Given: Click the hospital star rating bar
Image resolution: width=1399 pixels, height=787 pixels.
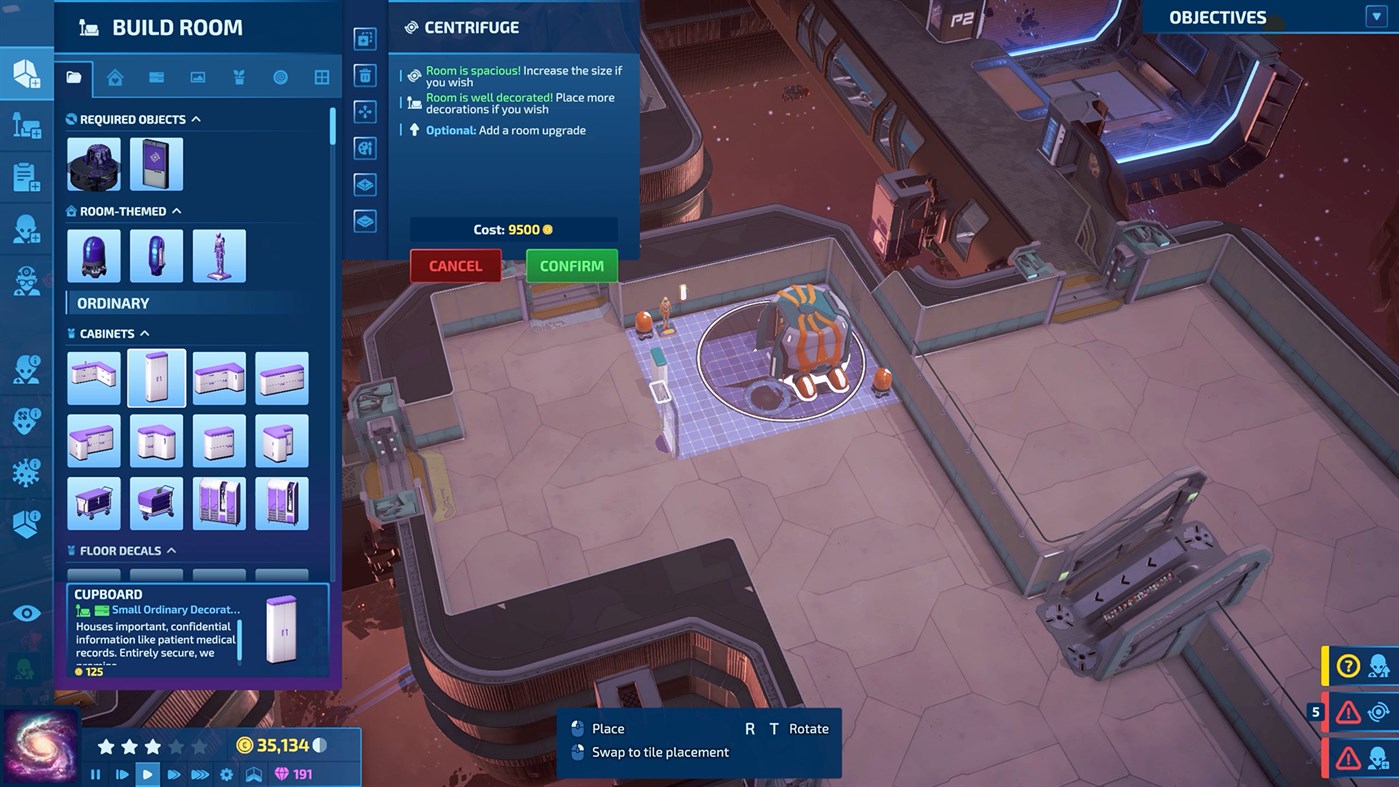Looking at the screenshot, I should [150, 745].
